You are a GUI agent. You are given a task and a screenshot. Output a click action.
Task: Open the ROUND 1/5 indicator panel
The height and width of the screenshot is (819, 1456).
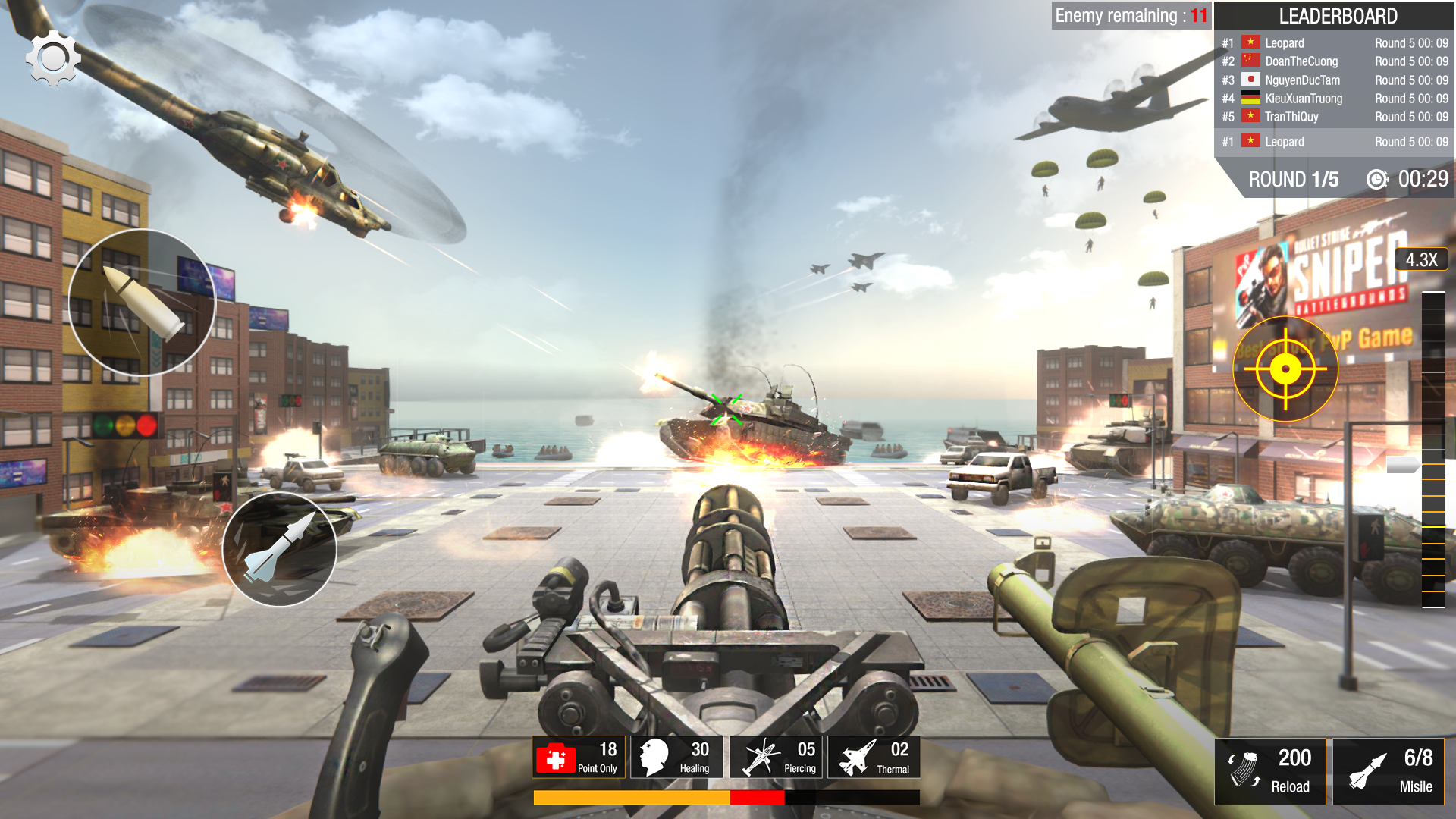1294,180
